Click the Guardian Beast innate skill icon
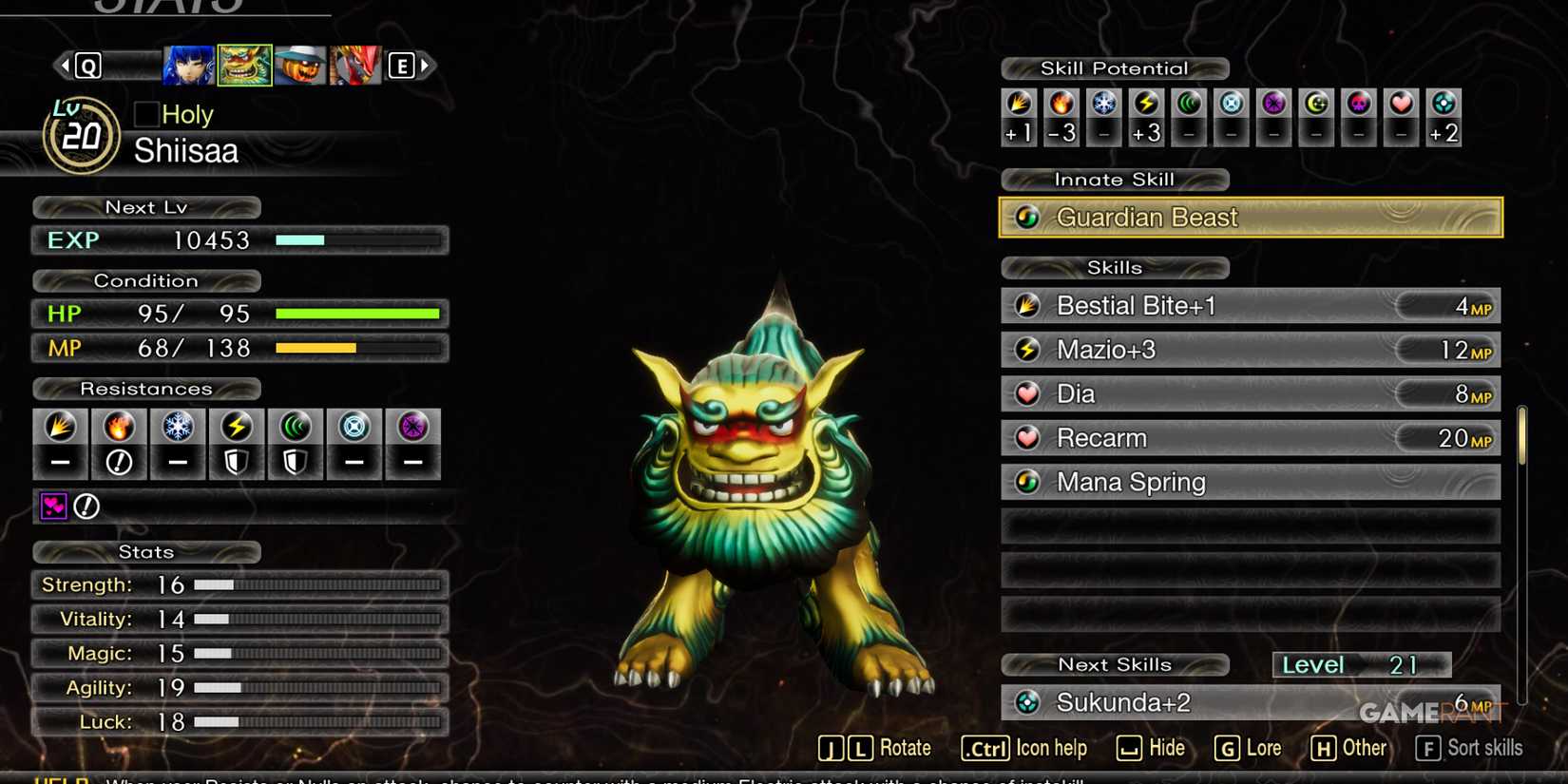The width and height of the screenshot is (1568, 784). point(1027,217)
